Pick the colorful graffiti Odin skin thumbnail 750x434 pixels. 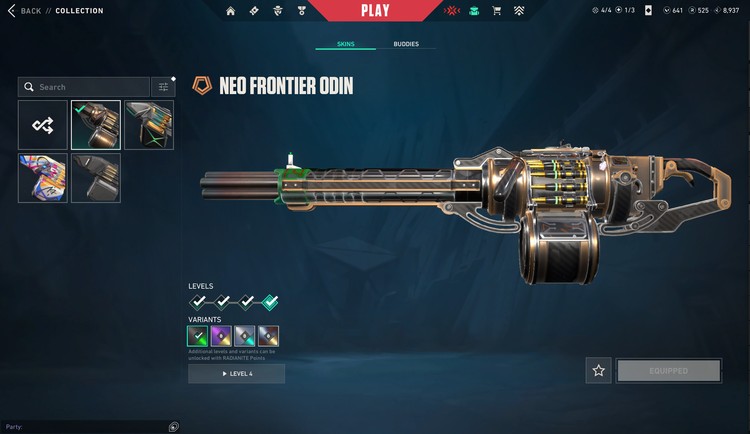click(x=43, y=178)
